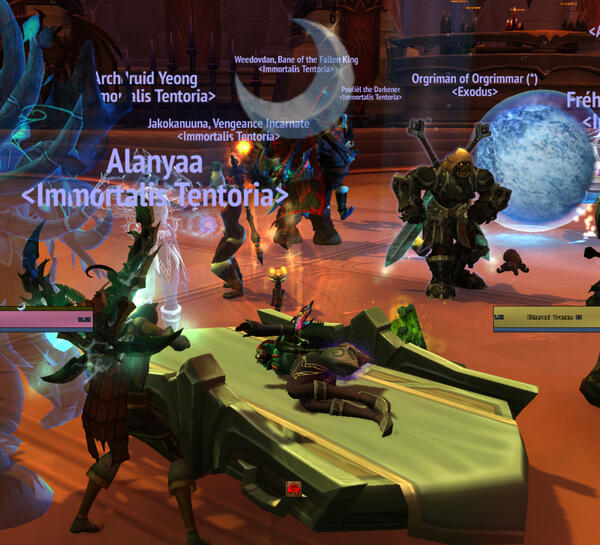Select Orgriman of Orgrimmar's nameplate

[x=473, y=77]
